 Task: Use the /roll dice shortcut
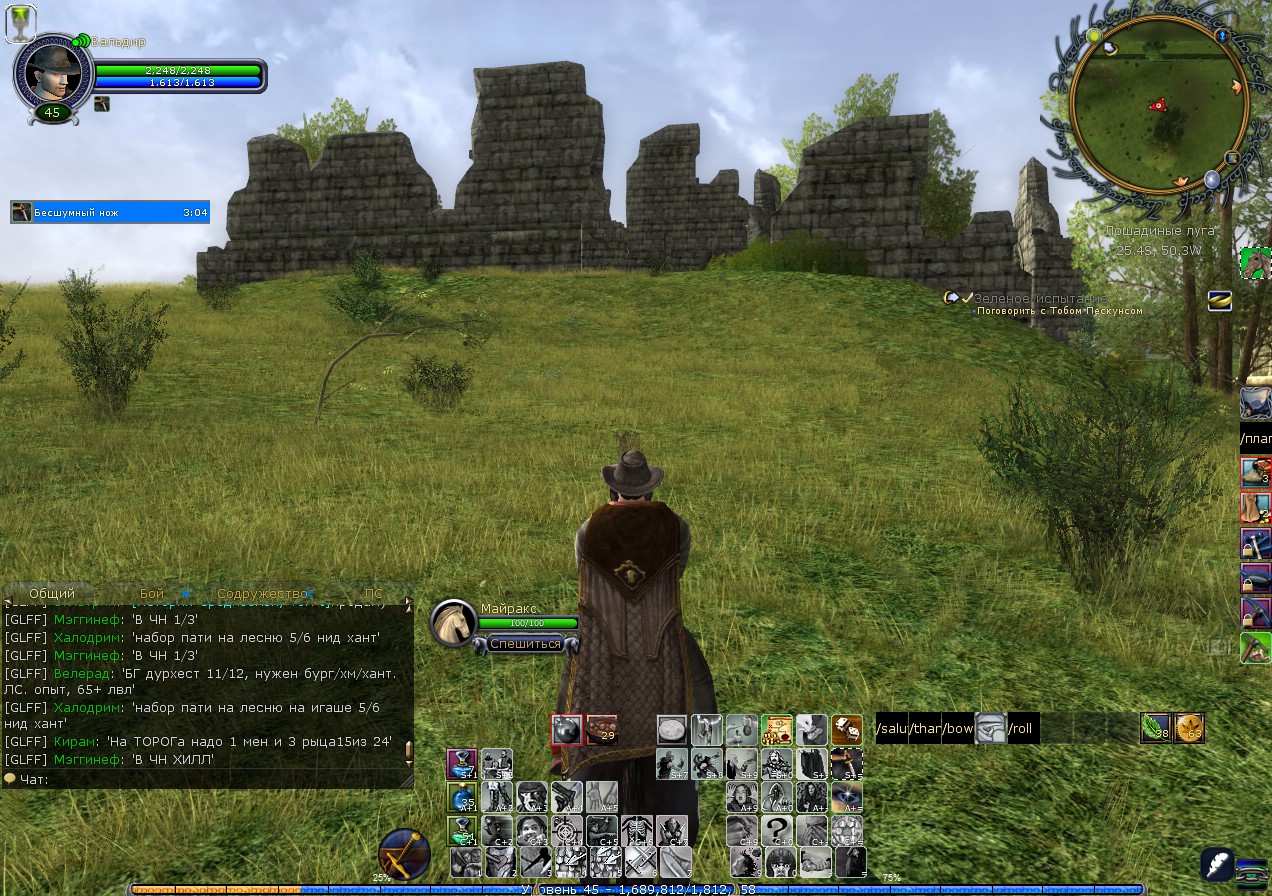coord(1021,728)
